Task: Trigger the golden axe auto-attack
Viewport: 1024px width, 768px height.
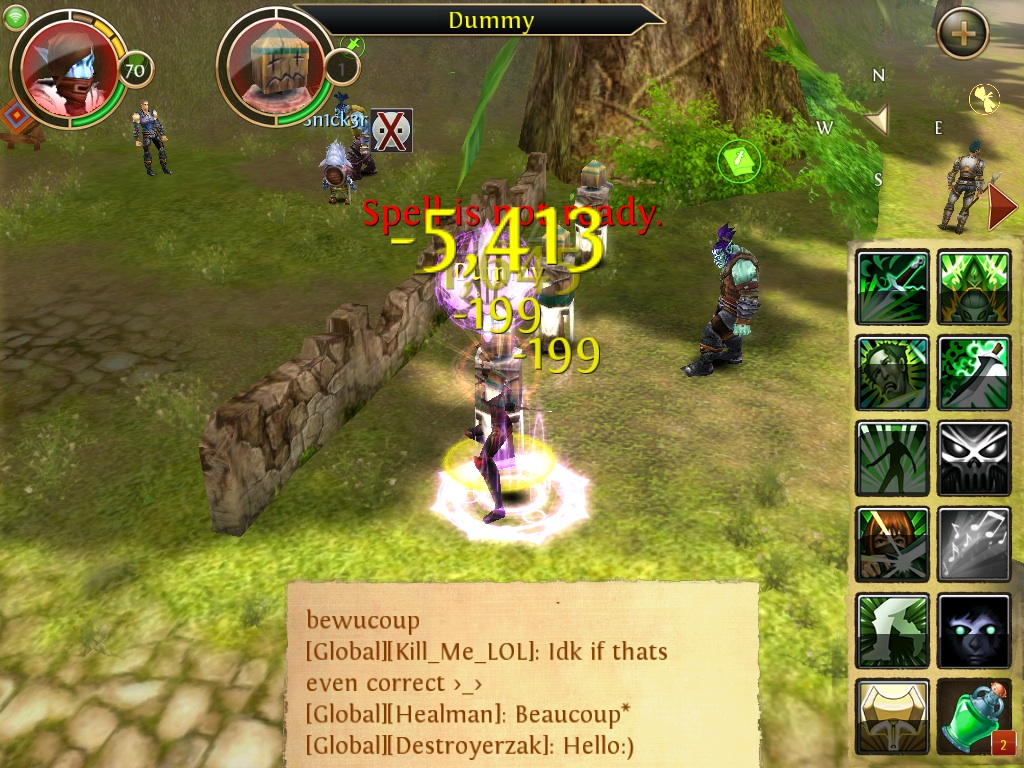Action: click(x=893, y=716)
